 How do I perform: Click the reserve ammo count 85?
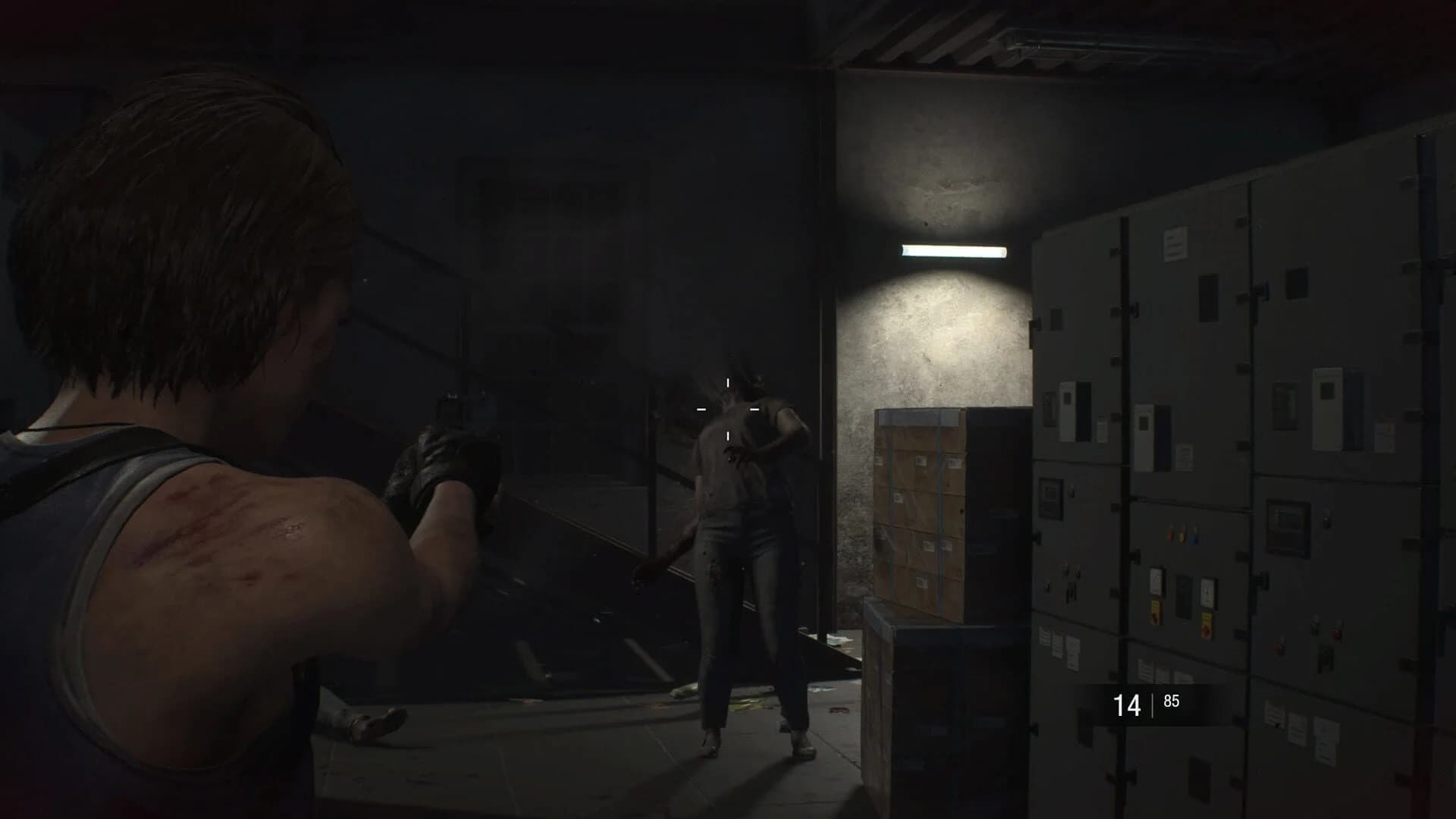click(x=1172, y=701)
